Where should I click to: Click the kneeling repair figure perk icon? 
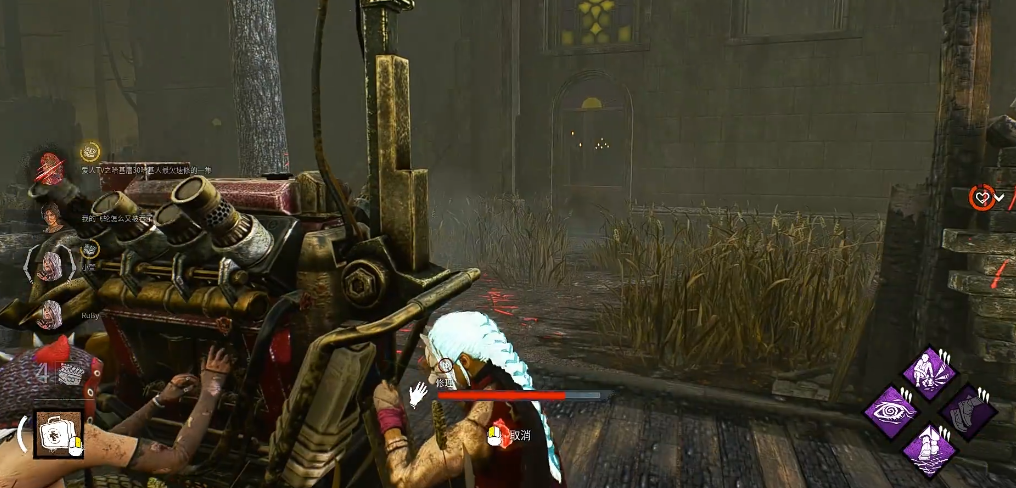tap(931, 372)
